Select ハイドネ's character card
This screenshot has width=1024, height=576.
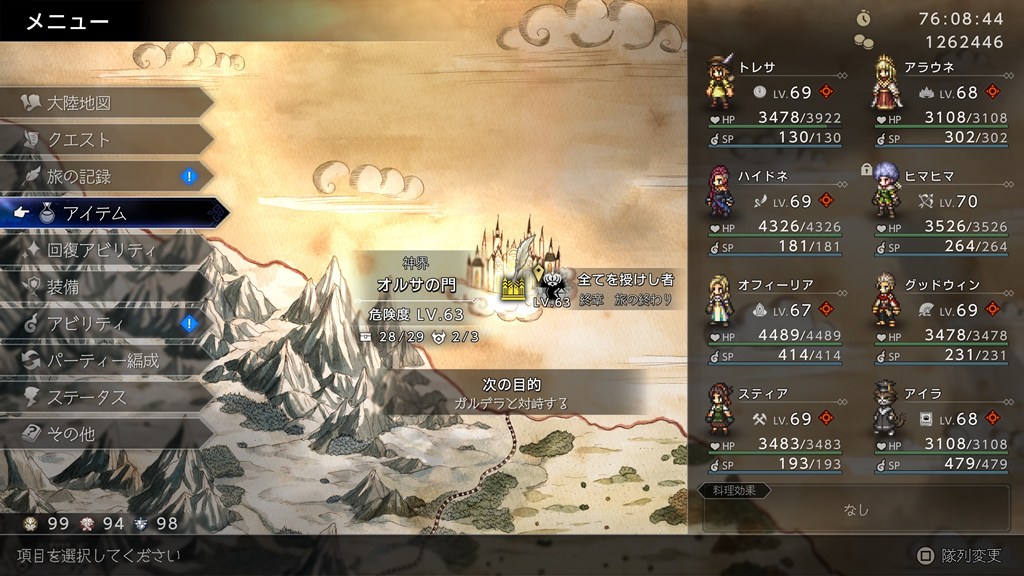pyautogui.click(x=773, y=210)
